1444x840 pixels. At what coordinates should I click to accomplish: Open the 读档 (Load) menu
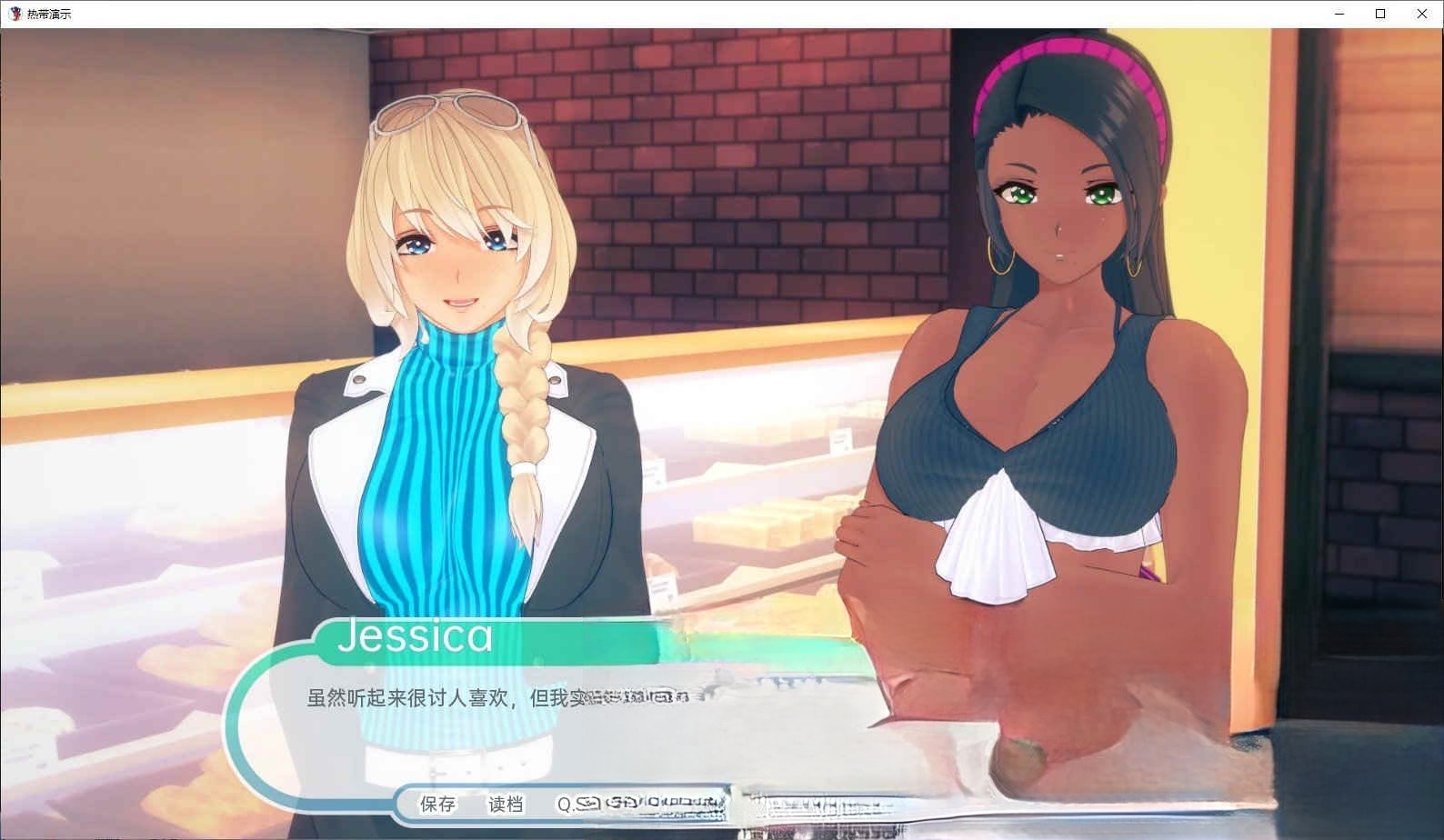(506, 804)
